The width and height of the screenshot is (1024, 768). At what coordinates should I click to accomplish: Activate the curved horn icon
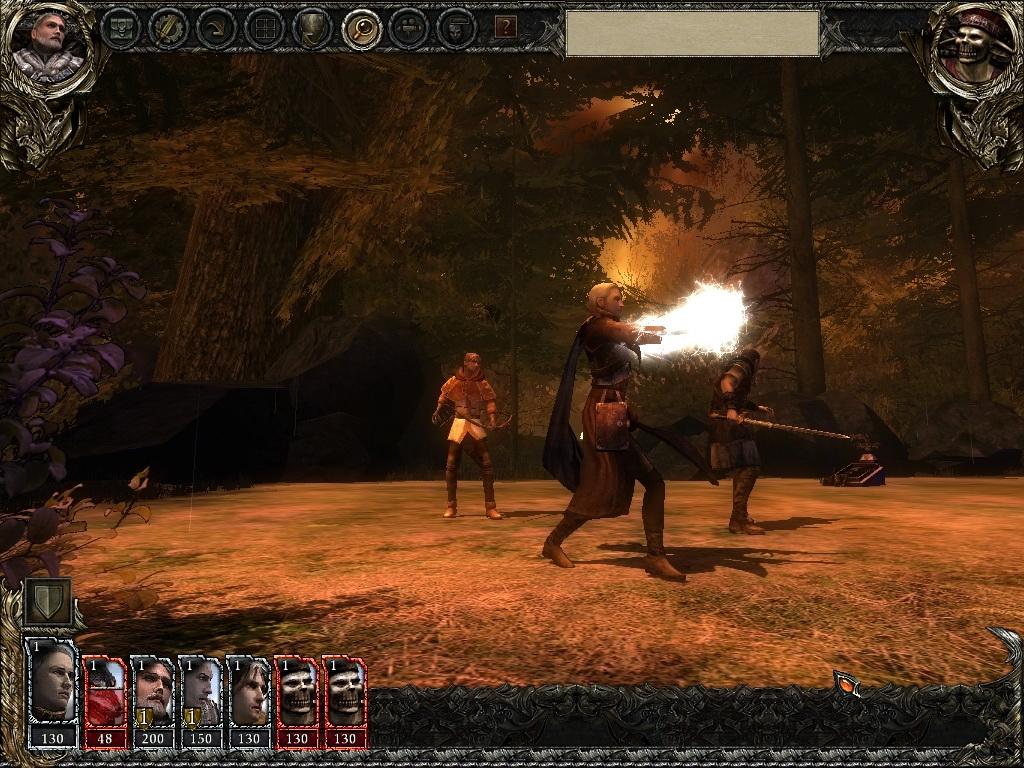click(x=216, y=28)
